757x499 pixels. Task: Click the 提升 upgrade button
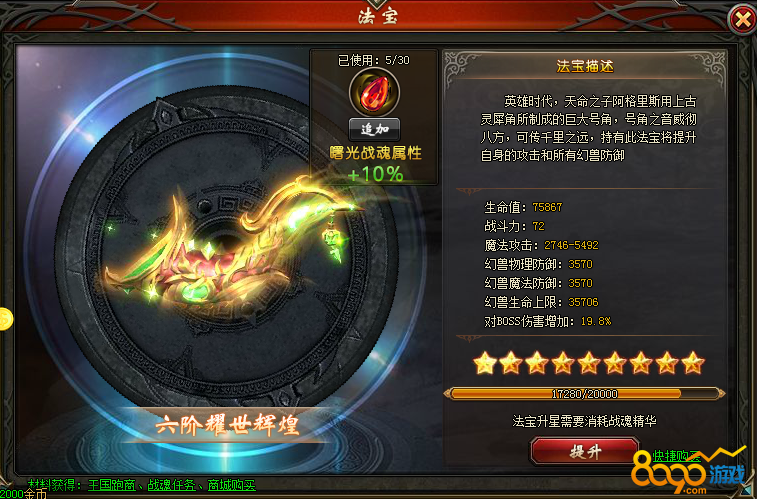pos(585,452)
